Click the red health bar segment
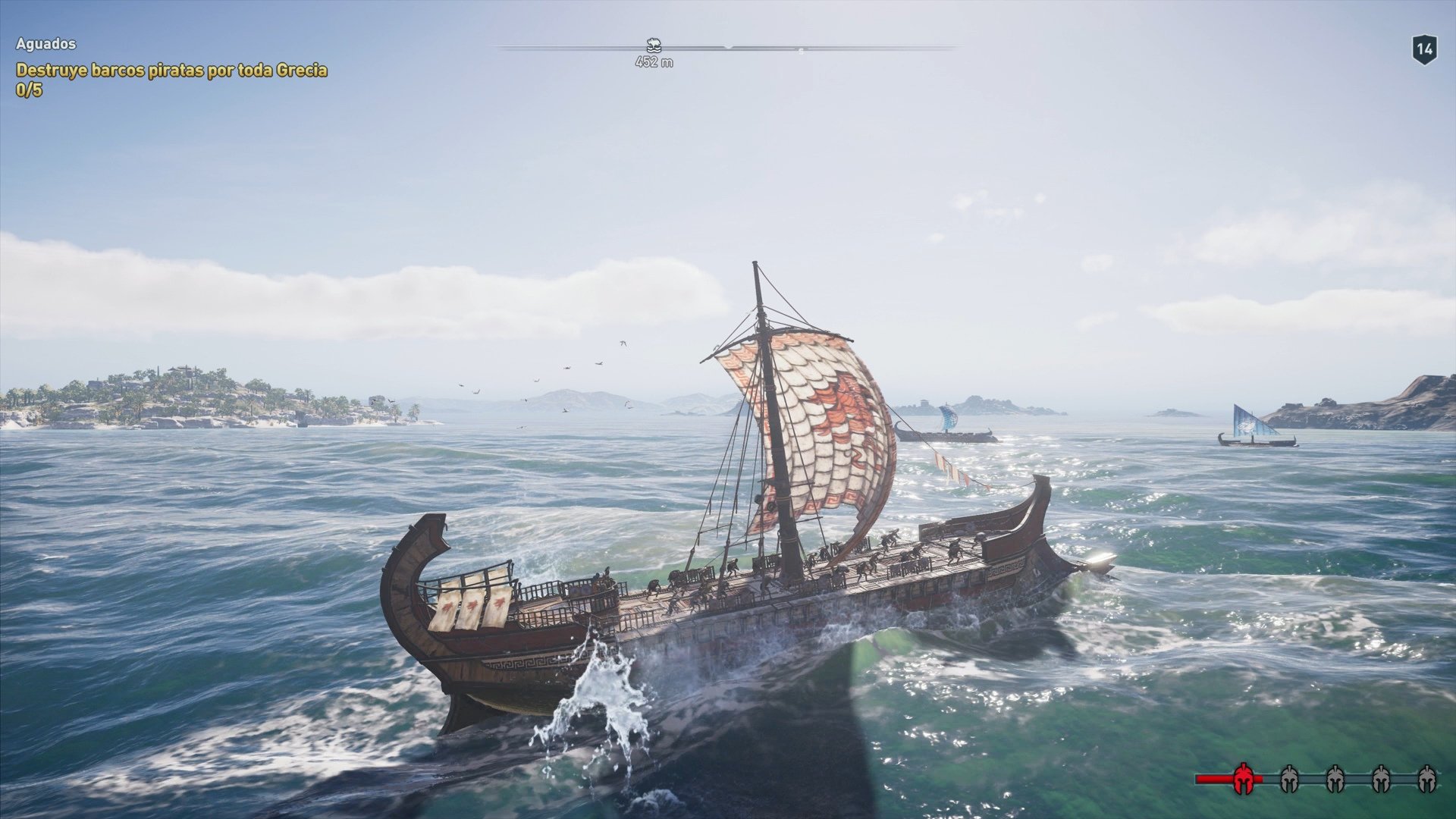1456x819 pixels. [x=1213, y=777]
